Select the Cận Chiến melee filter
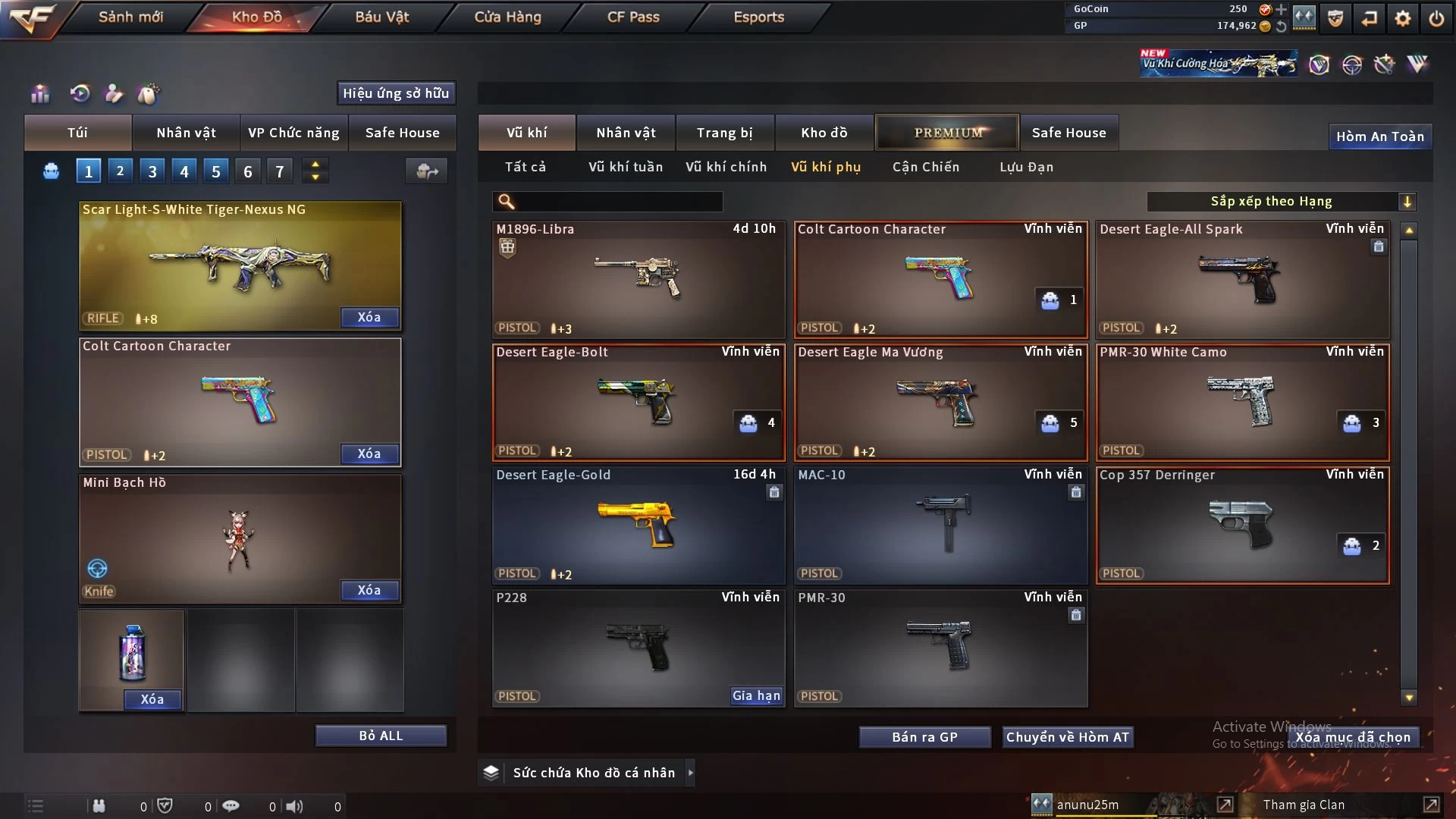The width and height of the screenshot is (1456, 819). click(925, 167)
